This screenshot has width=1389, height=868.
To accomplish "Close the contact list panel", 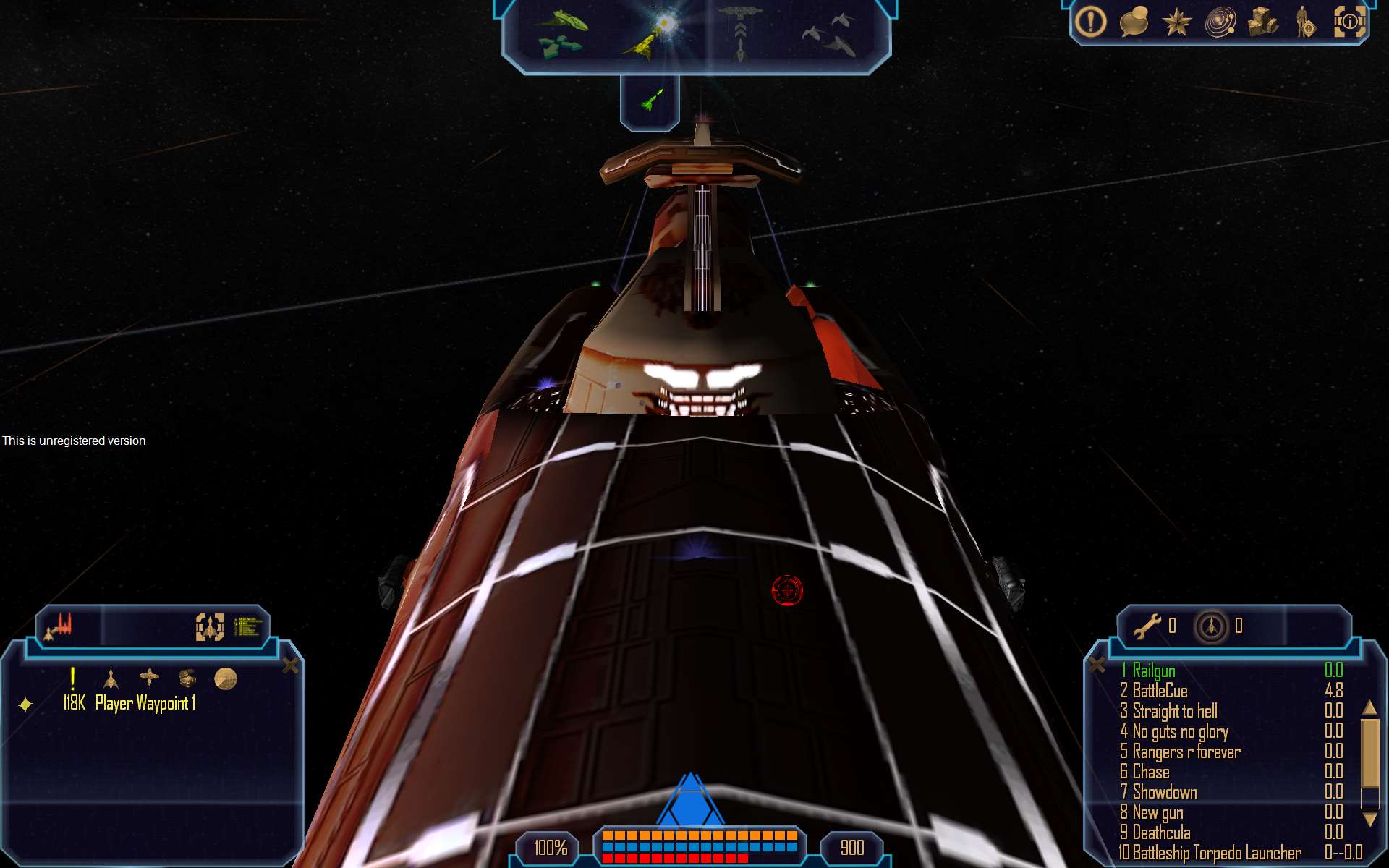I will tap(290, 665).
